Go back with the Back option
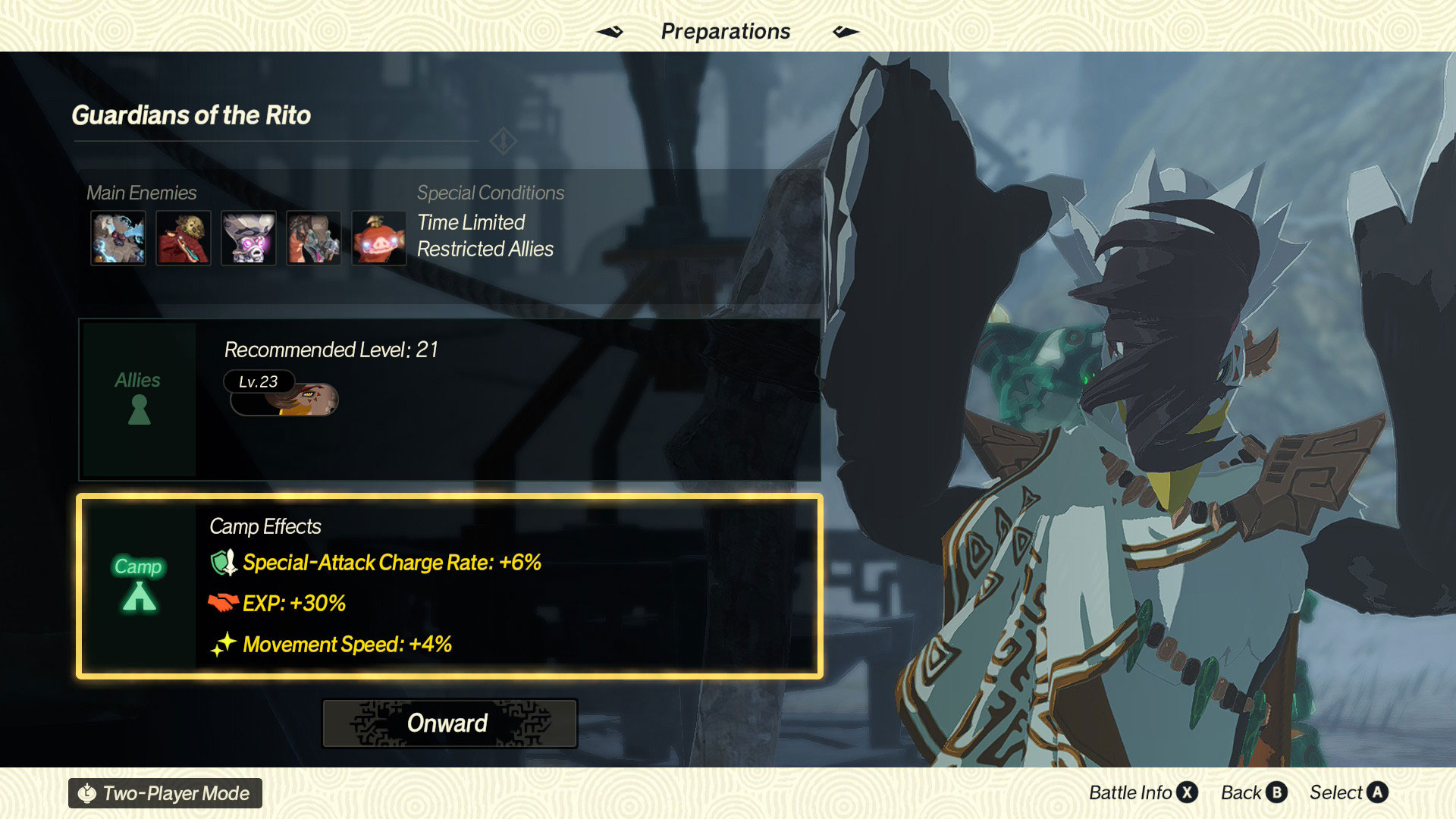 1254,792
